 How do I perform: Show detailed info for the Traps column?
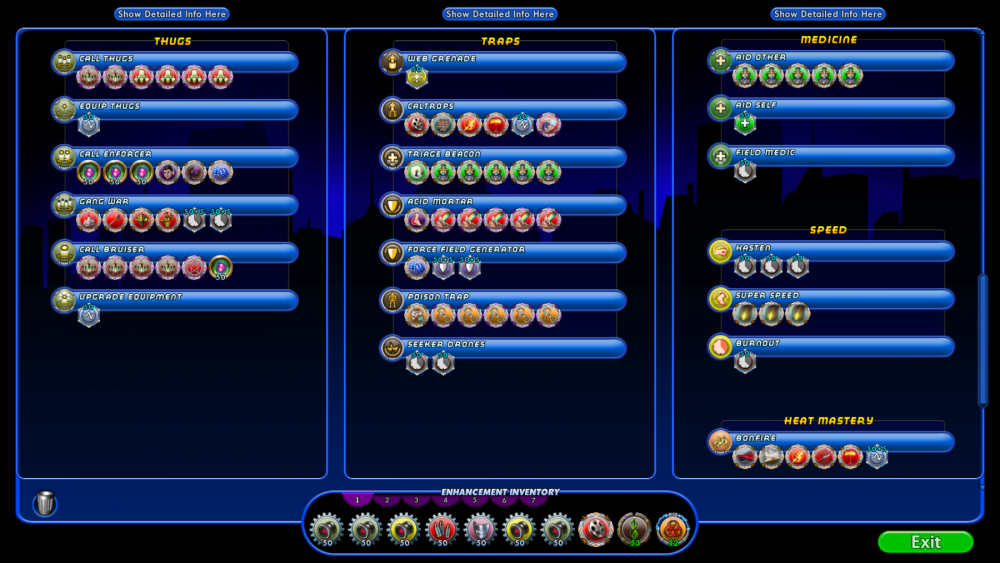tap(500, 14)
